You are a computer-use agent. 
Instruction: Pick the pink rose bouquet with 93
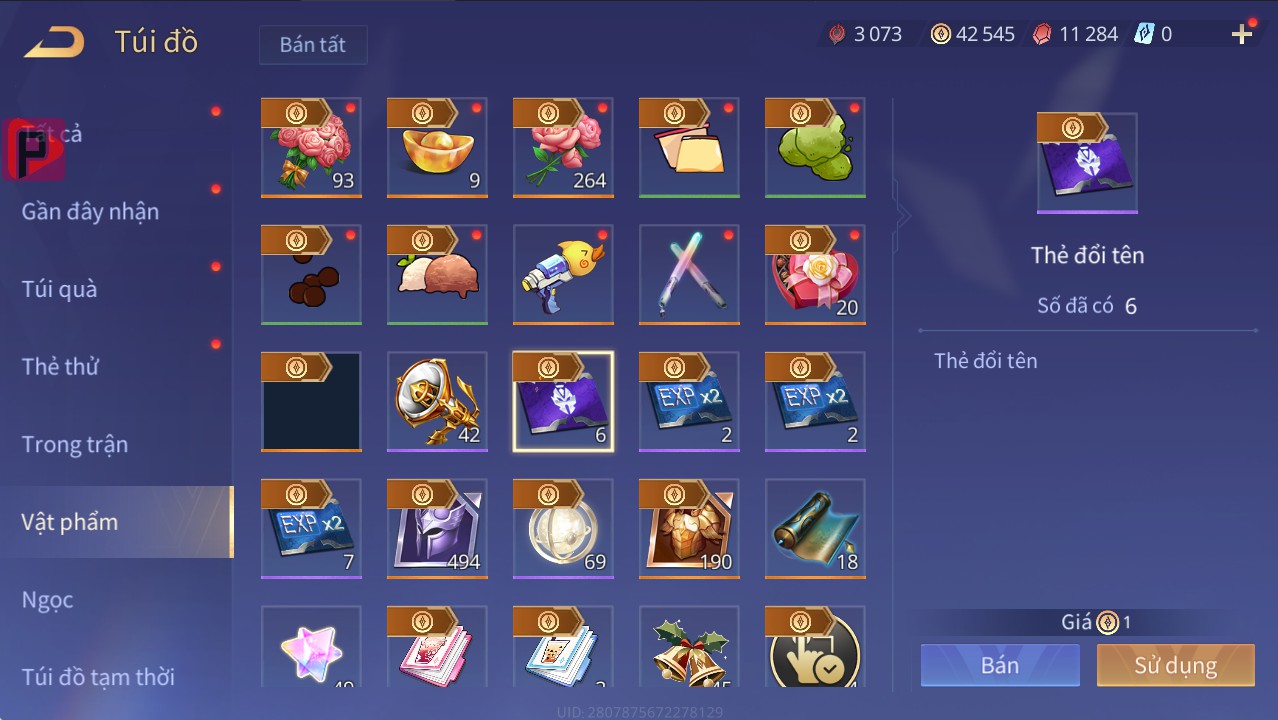pyautogui.click(x=311, y=148)
